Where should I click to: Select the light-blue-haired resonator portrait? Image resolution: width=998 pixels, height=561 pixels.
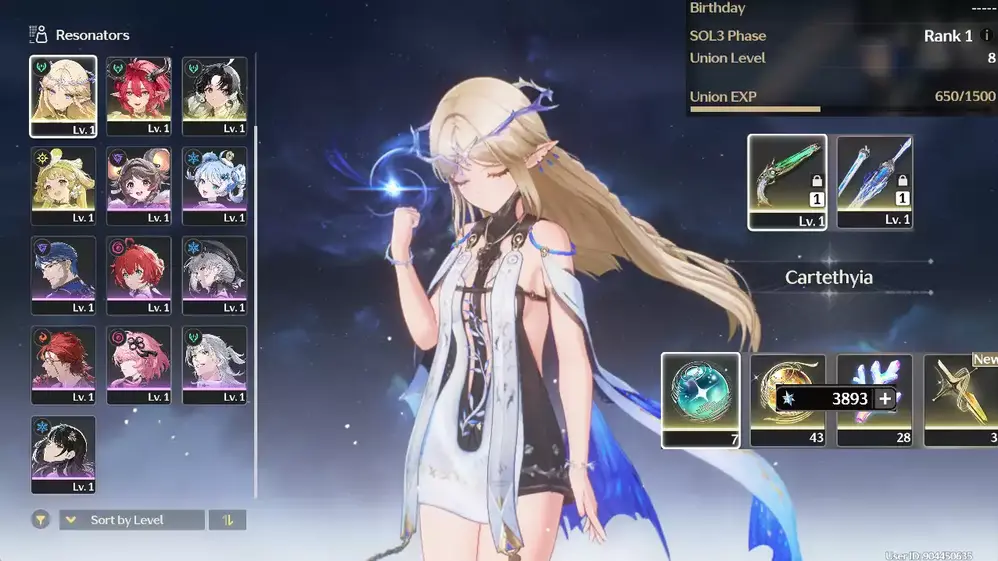[214, 185]
